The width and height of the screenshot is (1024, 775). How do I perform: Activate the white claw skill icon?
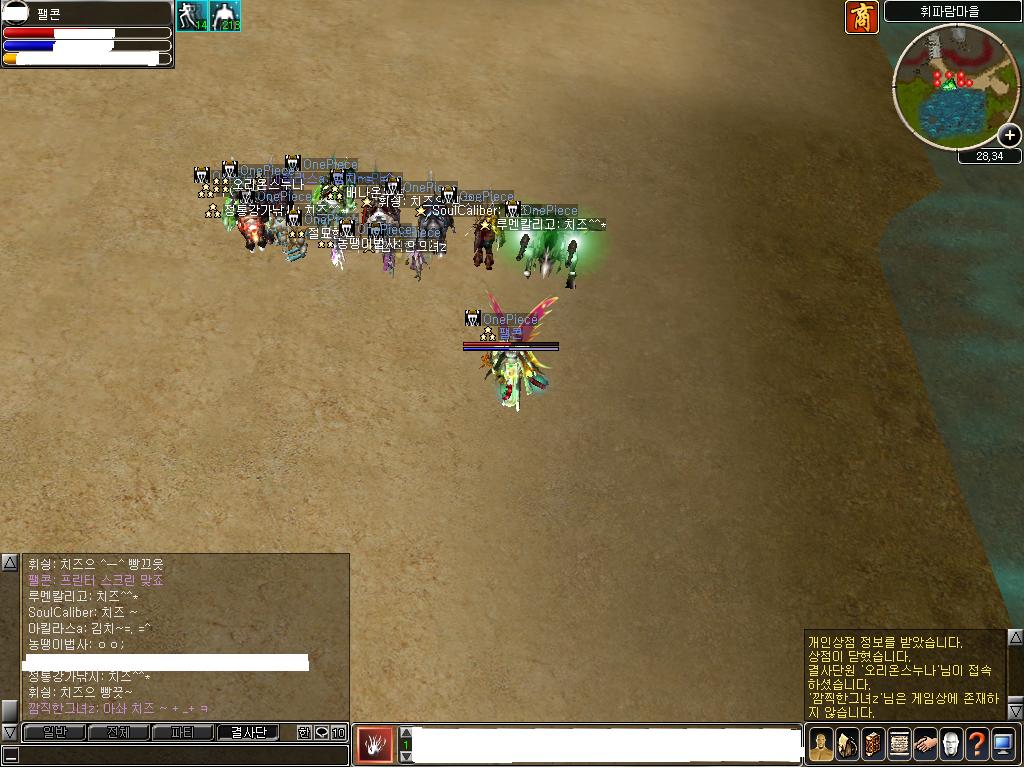click(x=375, y=745)
